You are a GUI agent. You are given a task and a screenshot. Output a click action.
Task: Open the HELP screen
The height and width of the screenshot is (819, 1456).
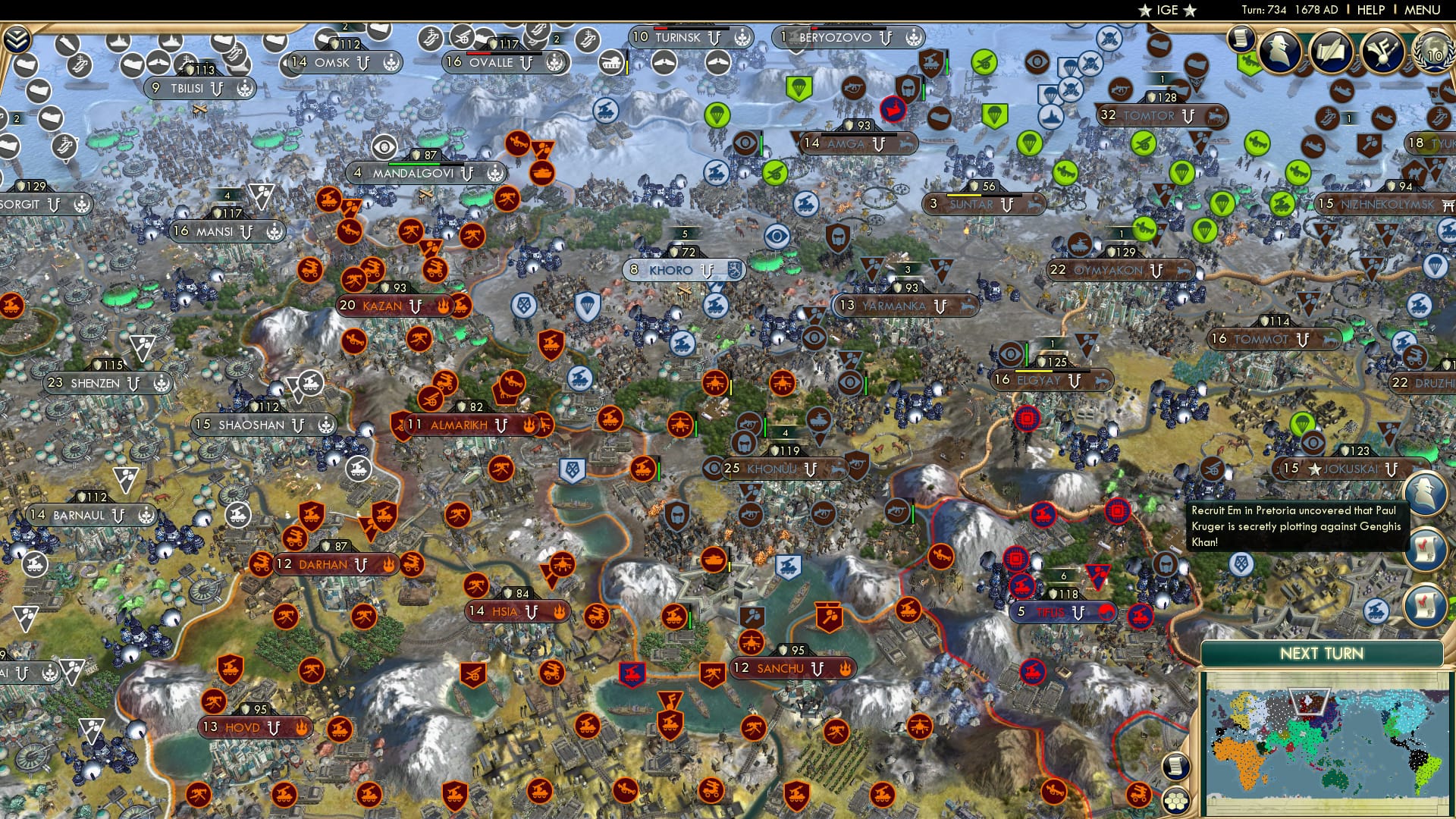[x=1370, y=10]
